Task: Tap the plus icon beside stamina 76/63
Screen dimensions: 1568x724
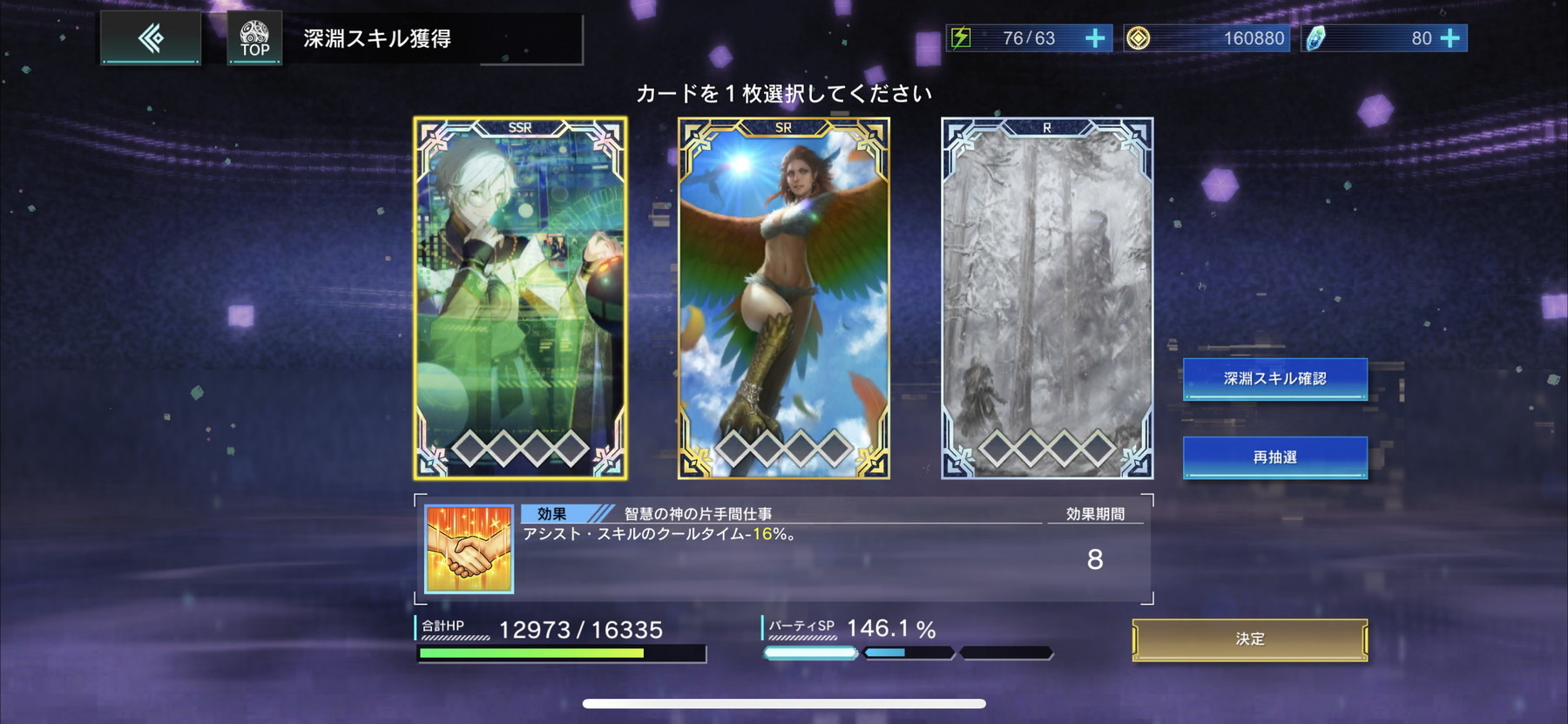Action: tap(1095, 37)
